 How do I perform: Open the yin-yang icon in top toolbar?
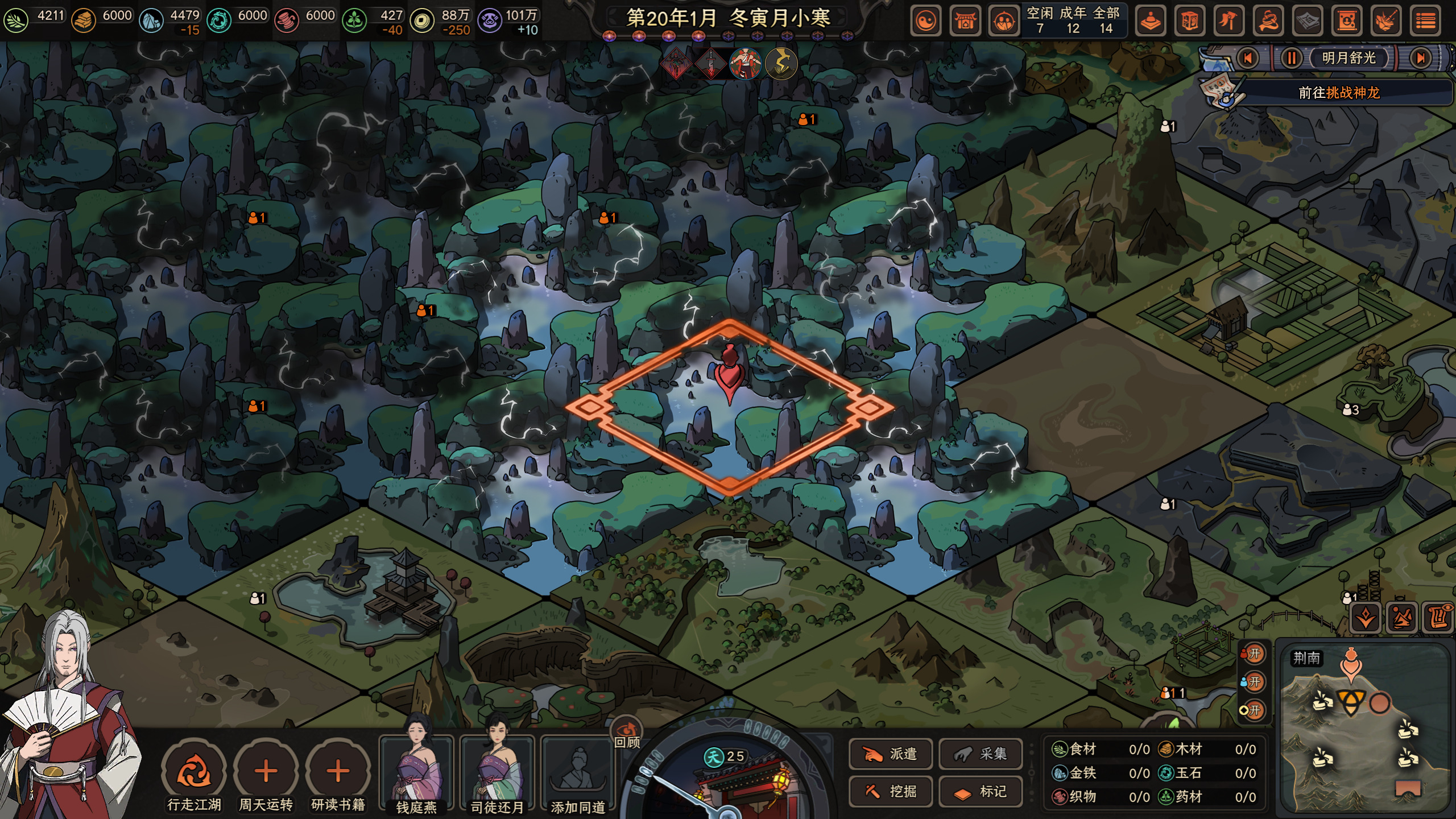click(926, 22)
